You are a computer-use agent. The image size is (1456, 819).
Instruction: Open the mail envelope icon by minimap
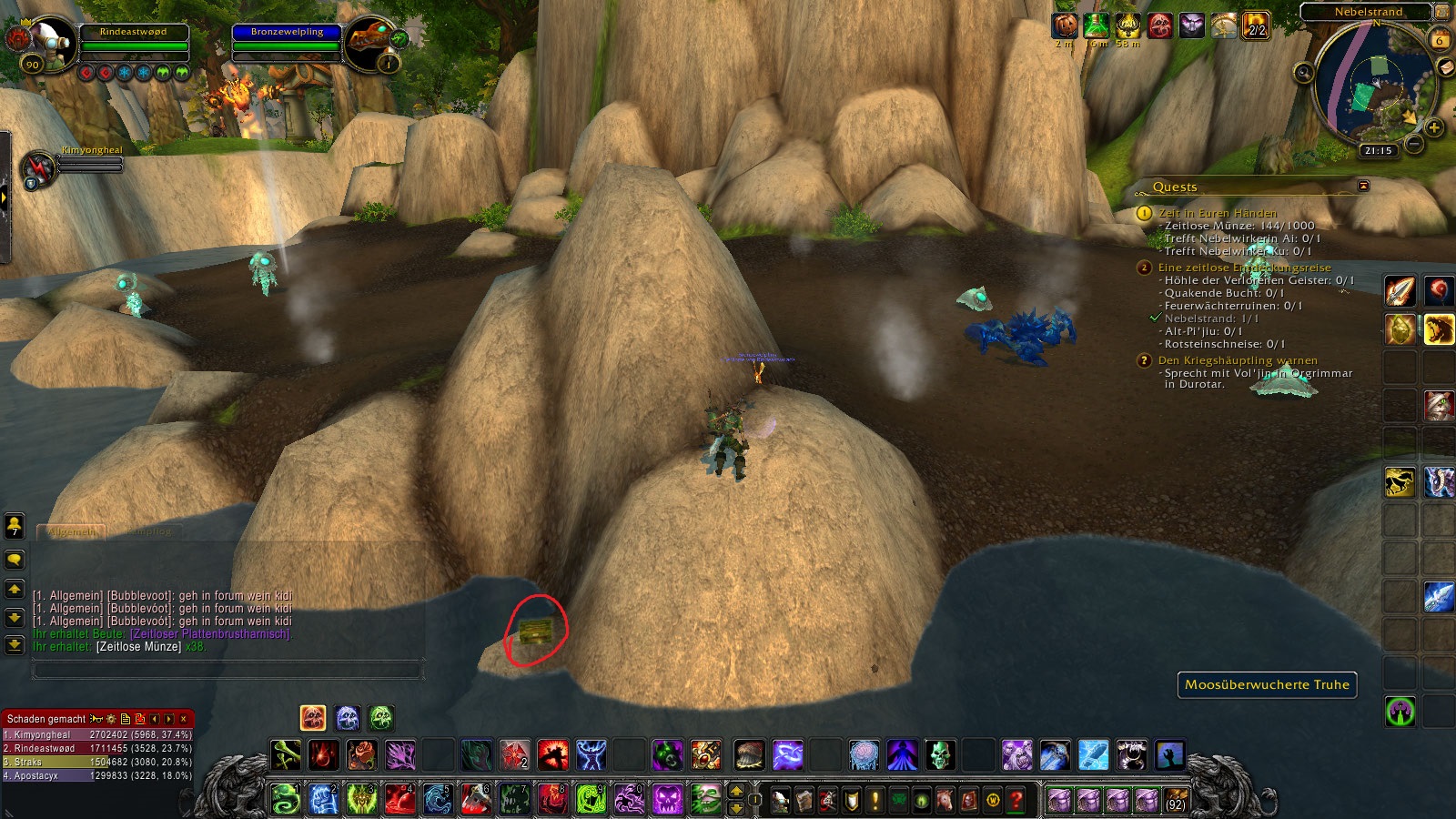coord(1445,68)
